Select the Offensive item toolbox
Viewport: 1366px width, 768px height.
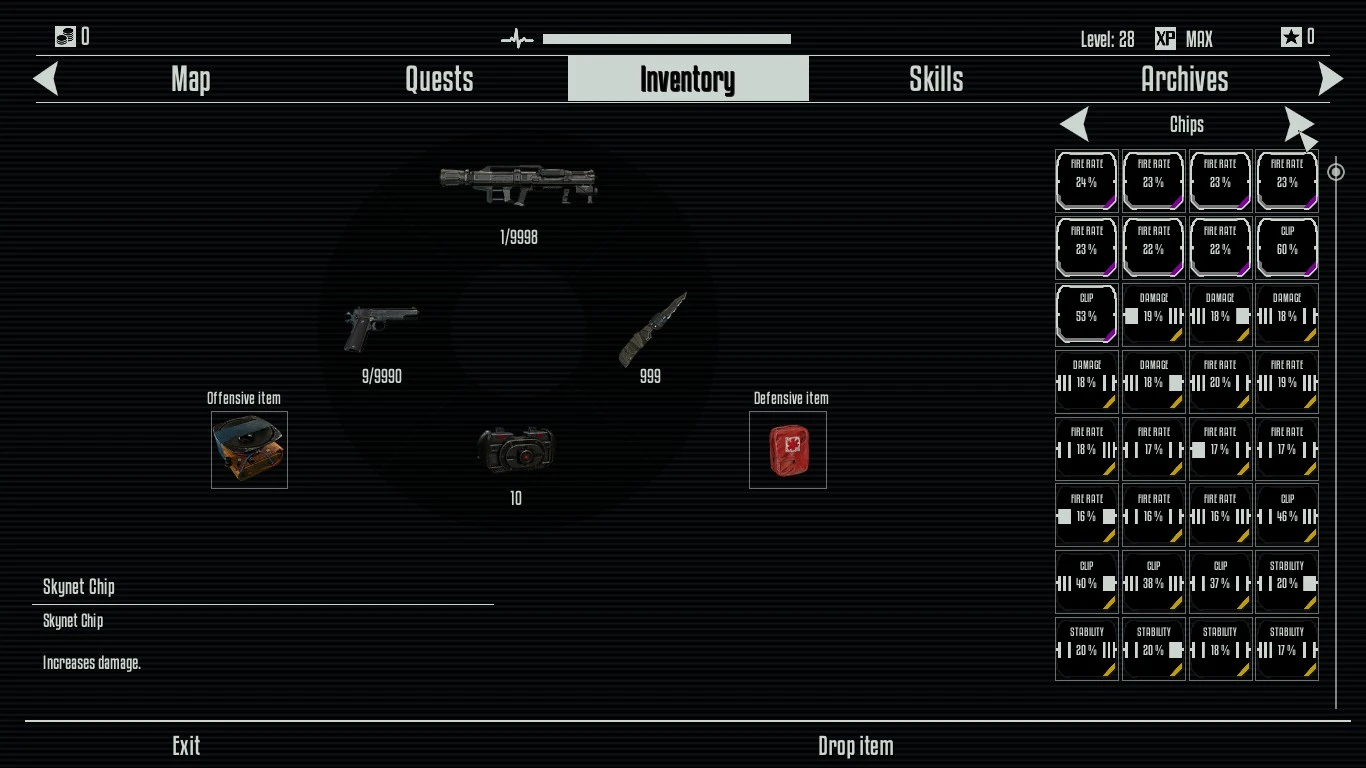pyautogui.click(x=248, y=449)
